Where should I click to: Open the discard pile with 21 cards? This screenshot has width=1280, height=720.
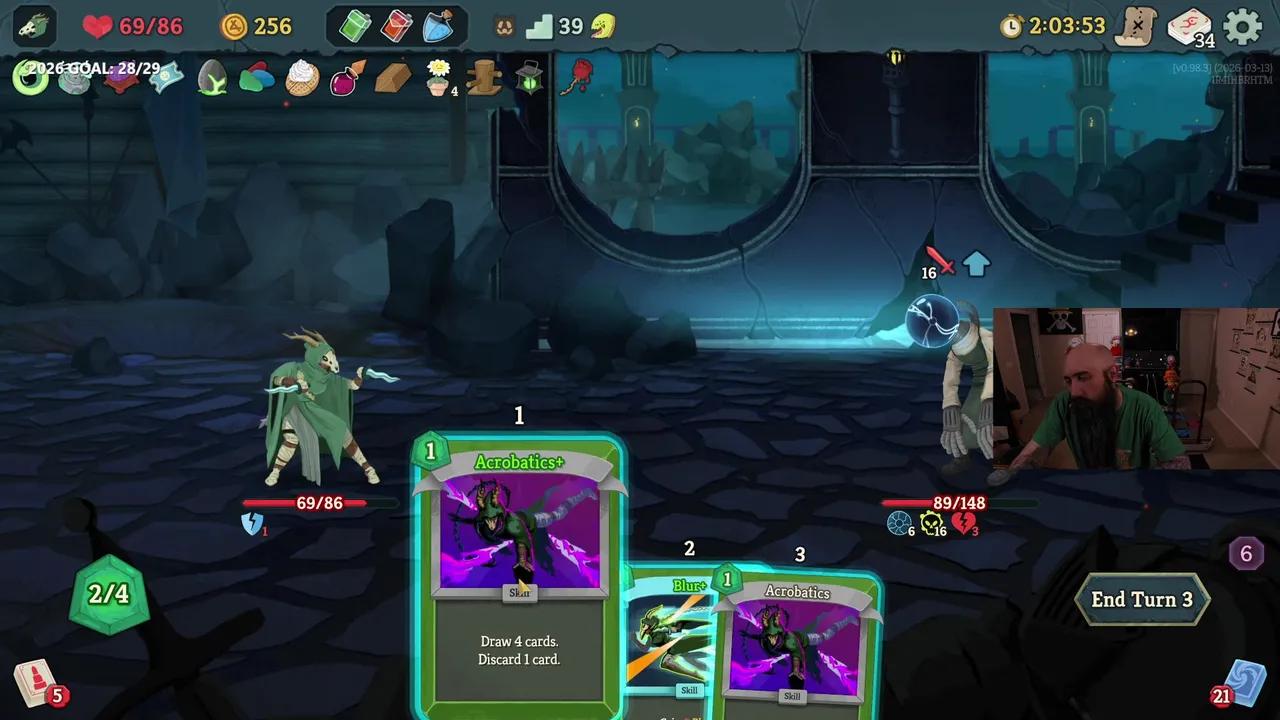(x=1243, y=684)
